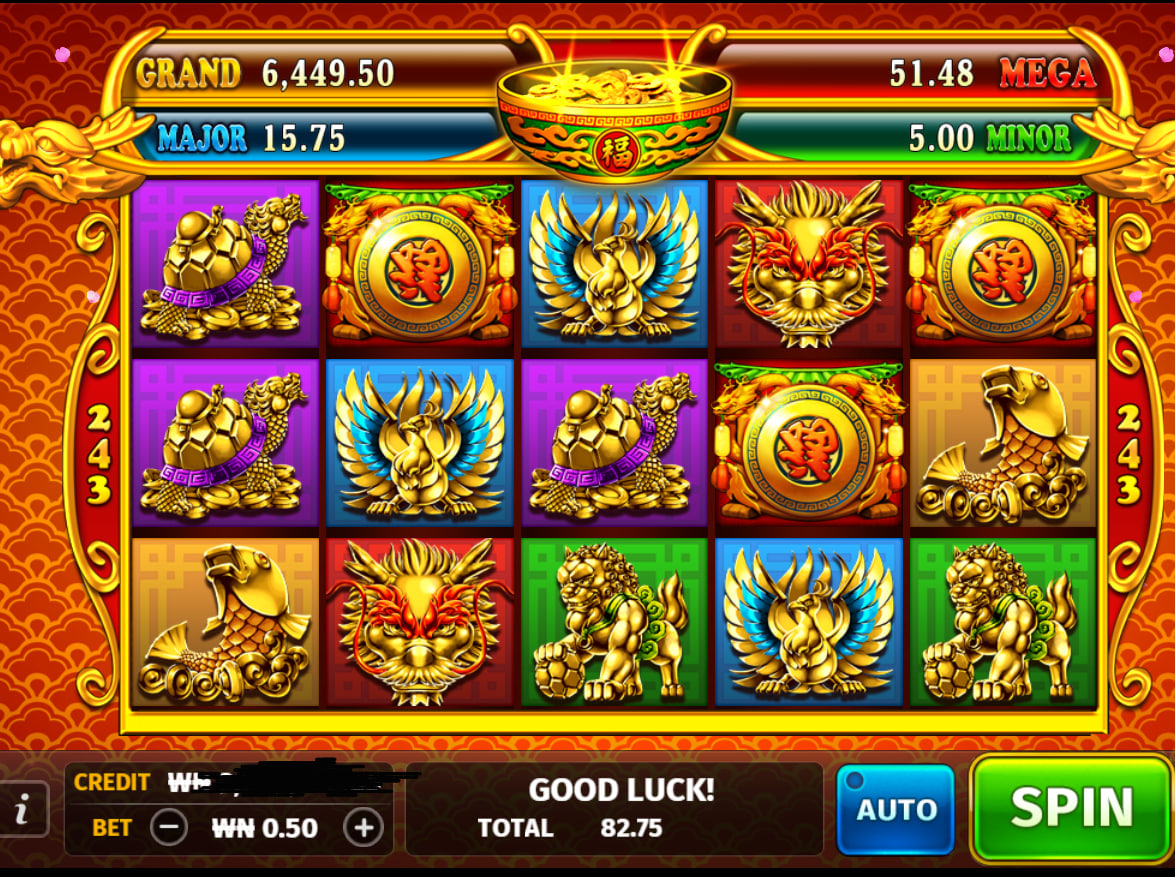Decrease the bet with the minus button
The image size is (1175, 877).
coord(169,827)
